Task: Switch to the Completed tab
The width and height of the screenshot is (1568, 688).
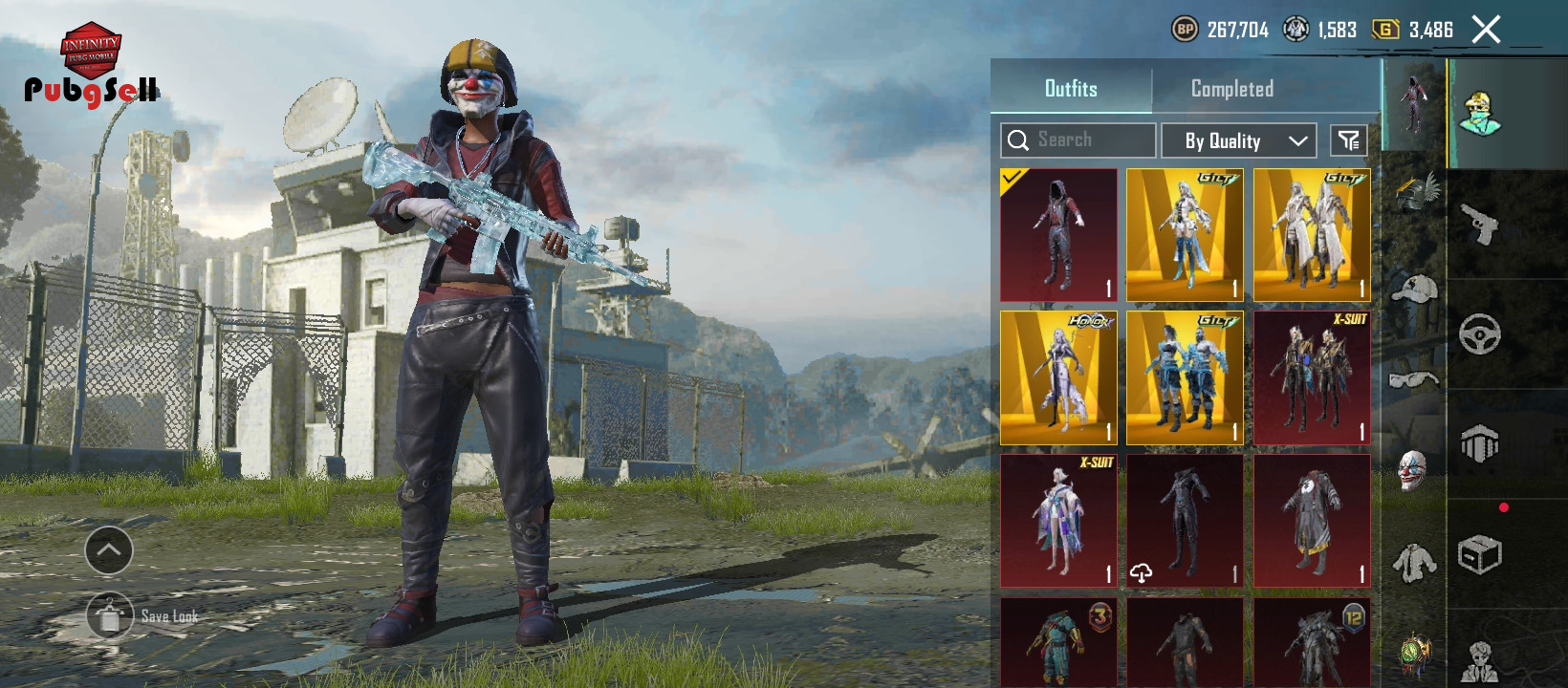Action: [1231, 89]
